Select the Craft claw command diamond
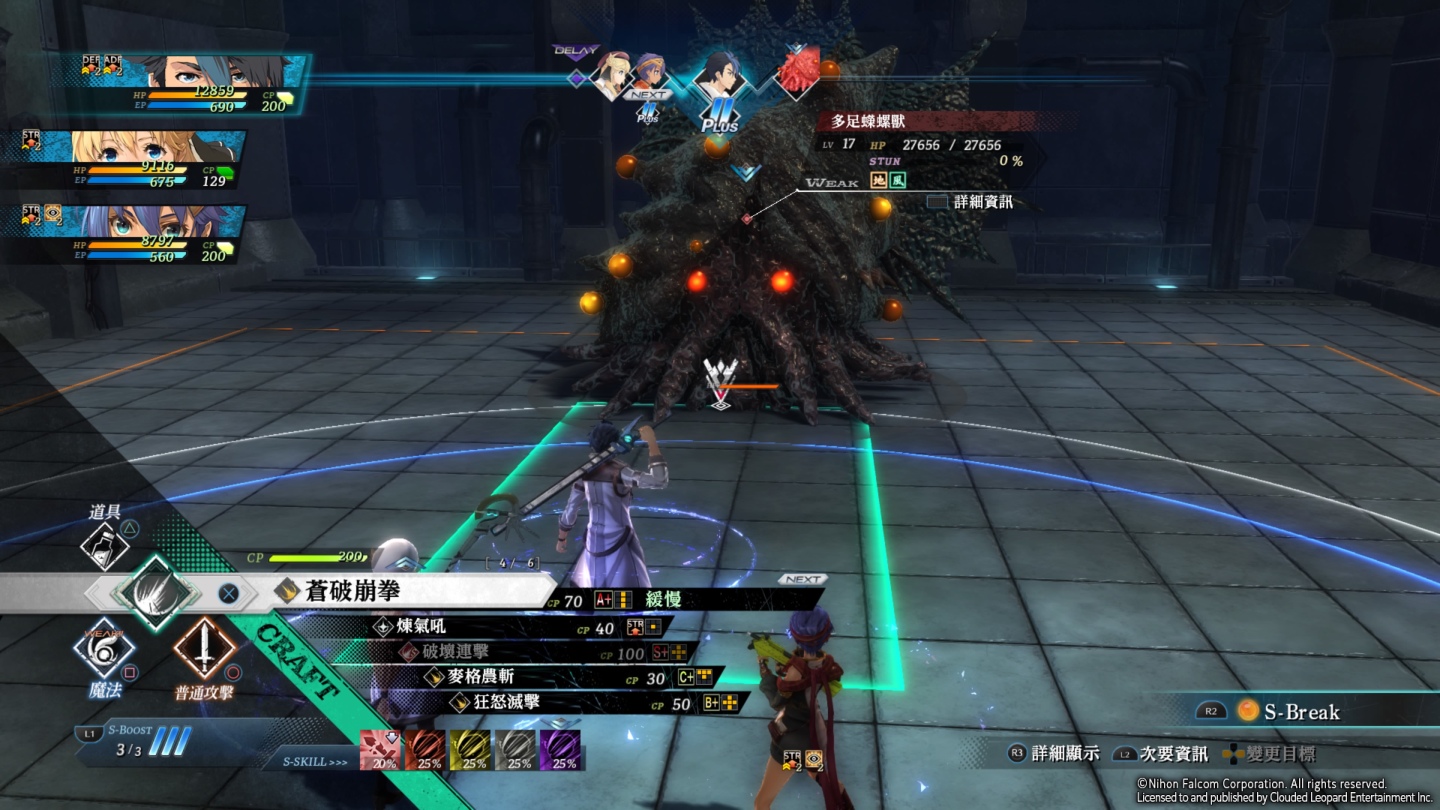Image resolution: width=1440 pixels, height=810 pixels. [x=155, y=592]
